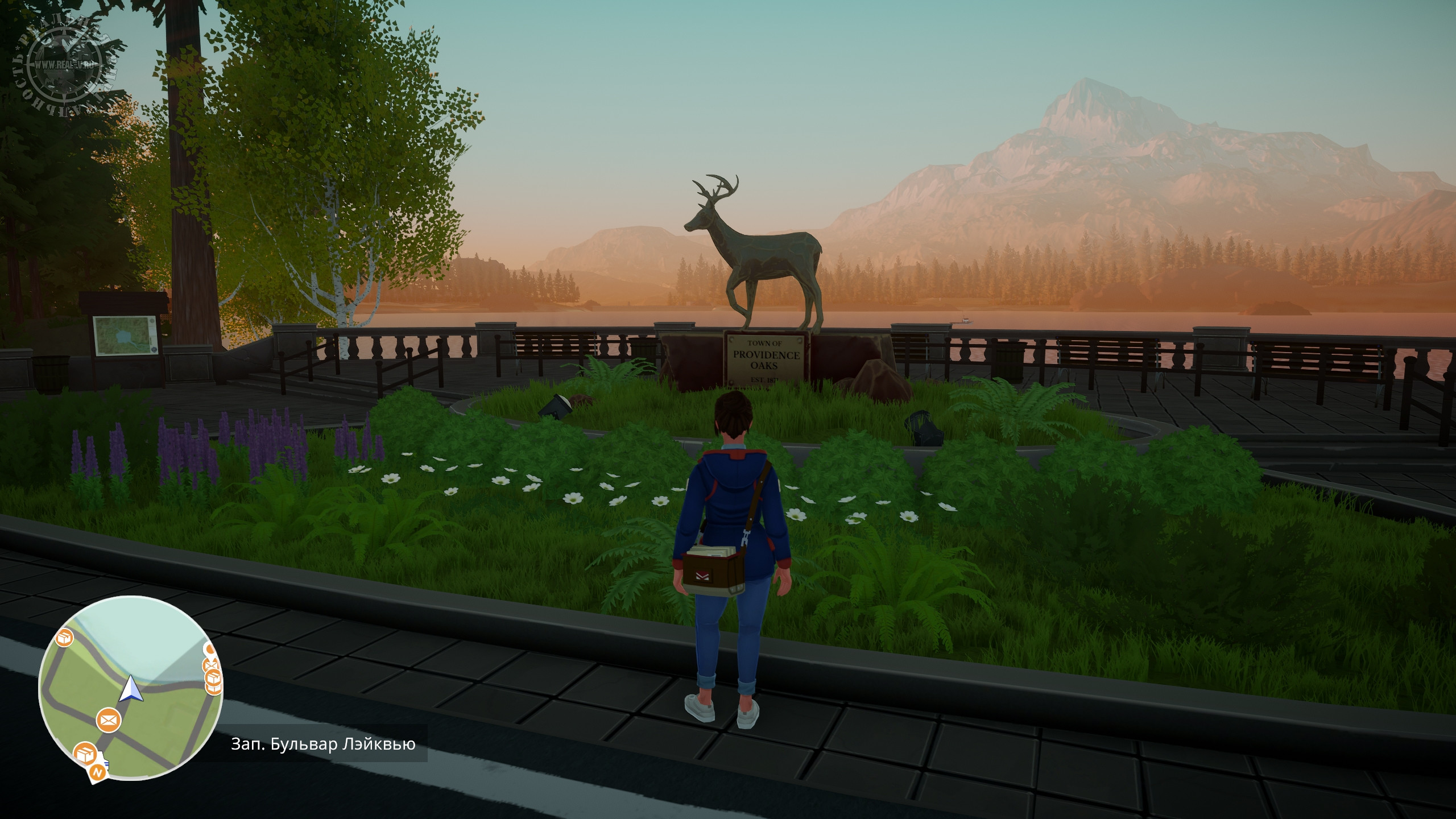
Task: Open the circular minimap
Action: pyautogui.click(x=130, y=689)
